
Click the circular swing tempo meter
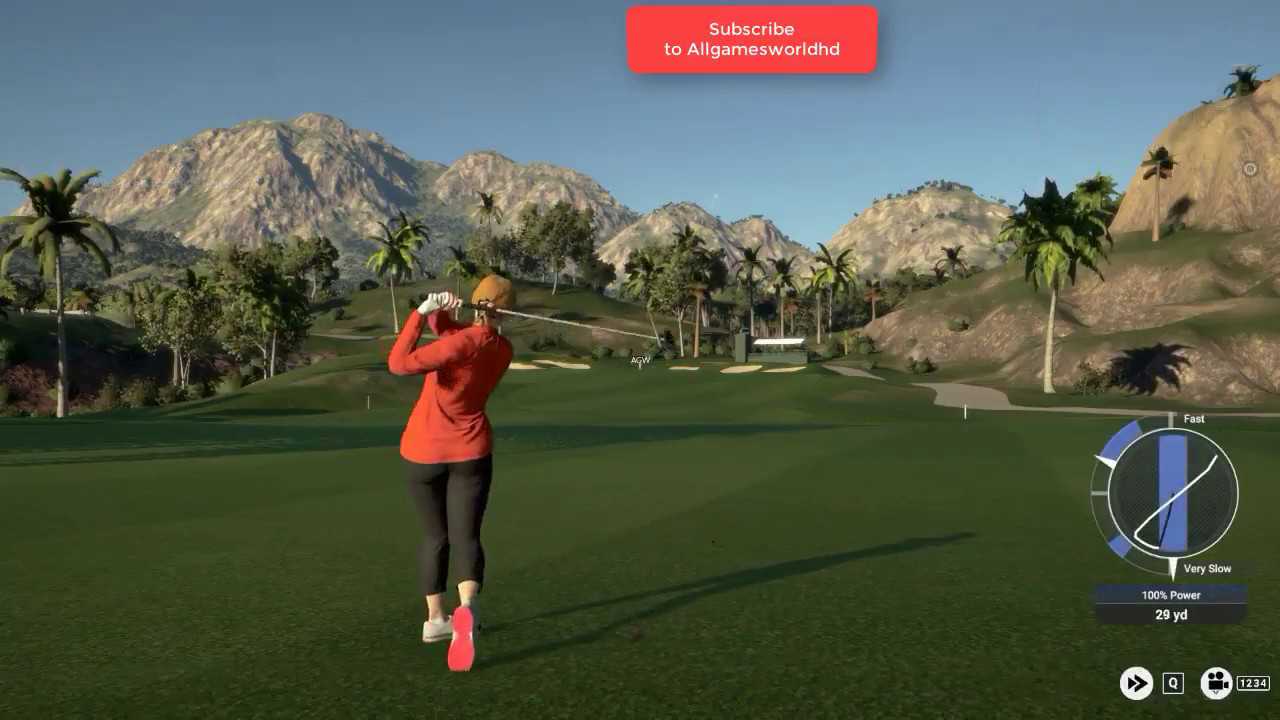1172,492
